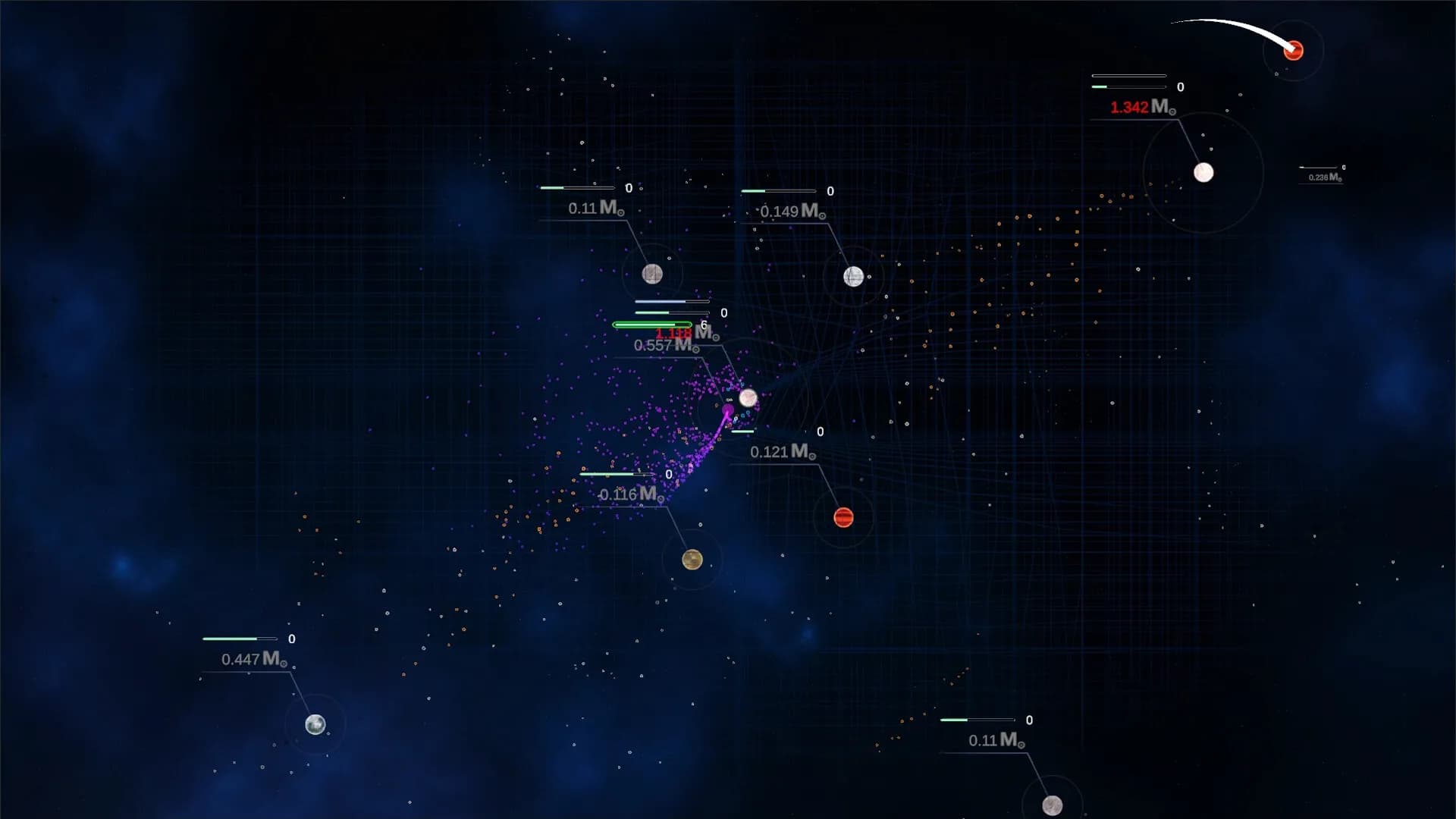Click the mass readout showing 0.236 M☉
The image size is (1456, 819).
point(1320,176)
